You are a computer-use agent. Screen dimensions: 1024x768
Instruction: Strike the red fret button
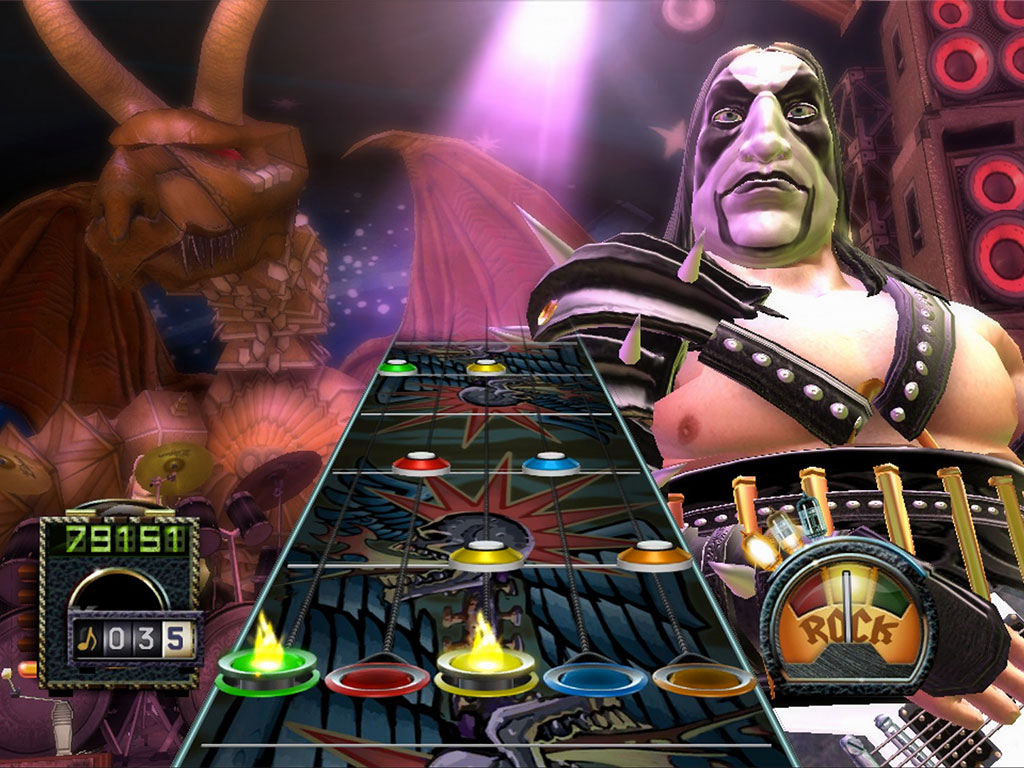[377, 677]
